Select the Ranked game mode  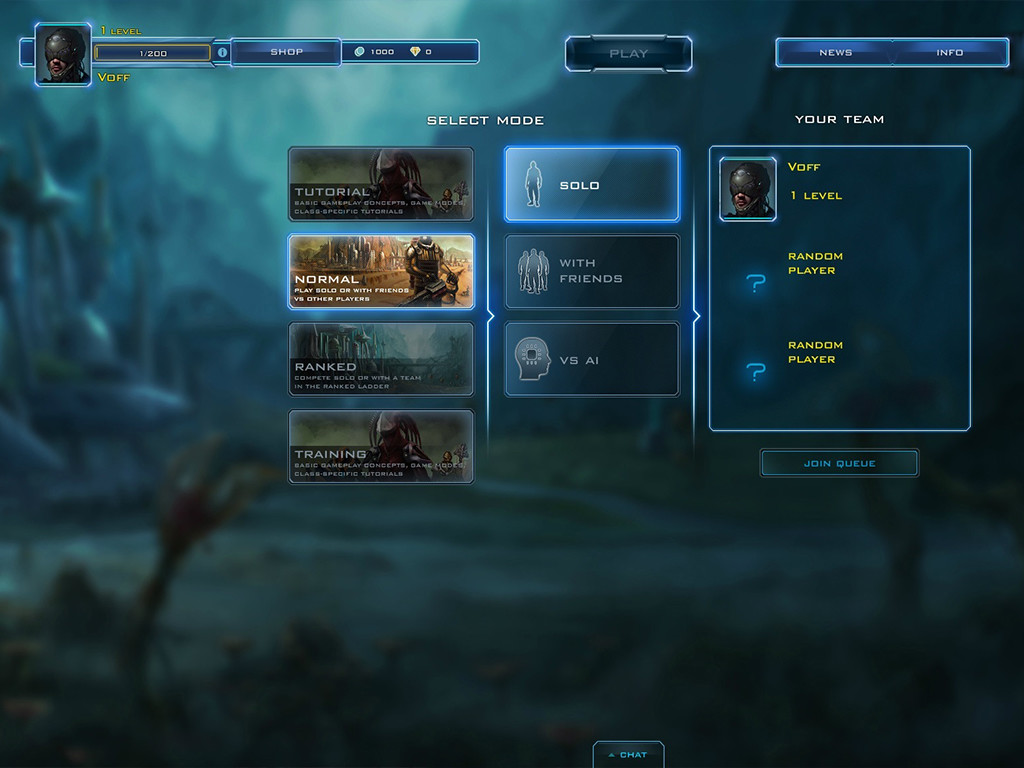[x=381, y=359]
